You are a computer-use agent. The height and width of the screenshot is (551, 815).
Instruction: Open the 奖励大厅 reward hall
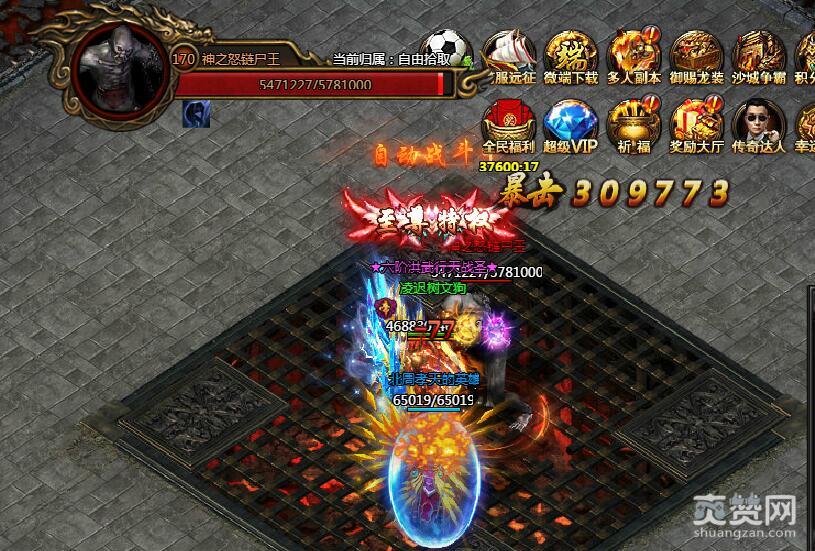696,124
